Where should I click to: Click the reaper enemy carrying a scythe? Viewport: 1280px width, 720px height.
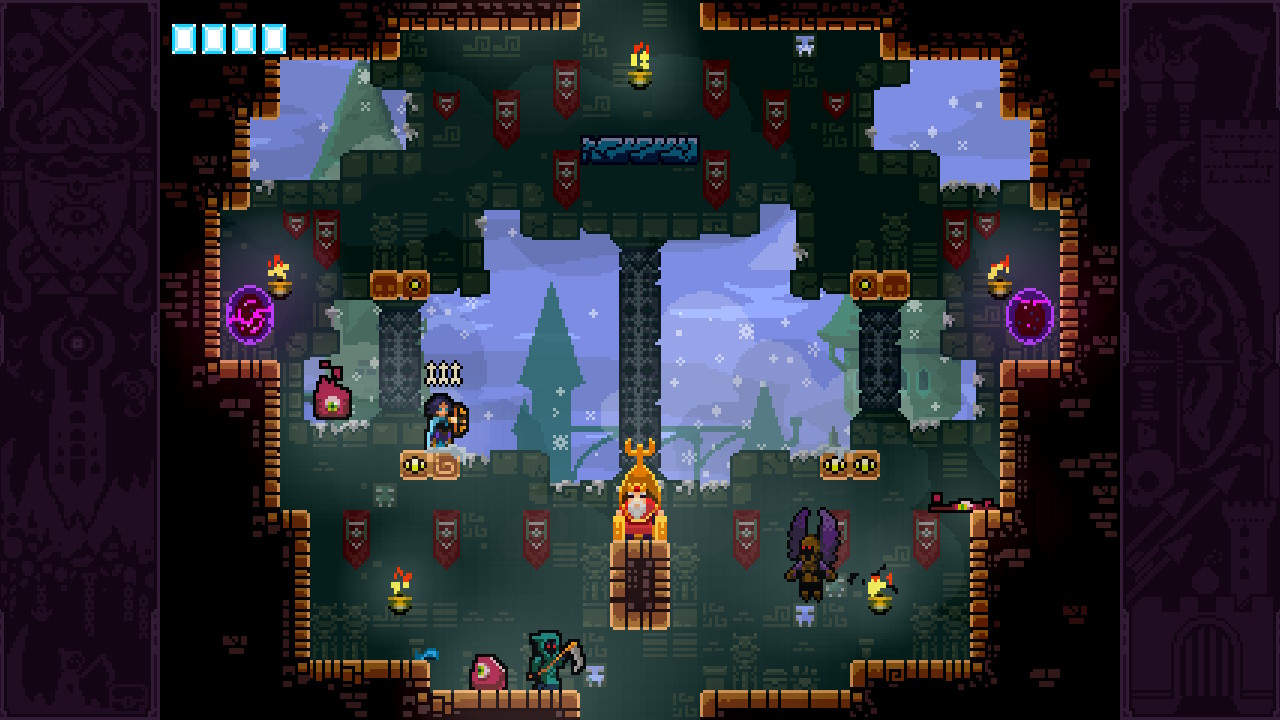[x=548, y=660]
